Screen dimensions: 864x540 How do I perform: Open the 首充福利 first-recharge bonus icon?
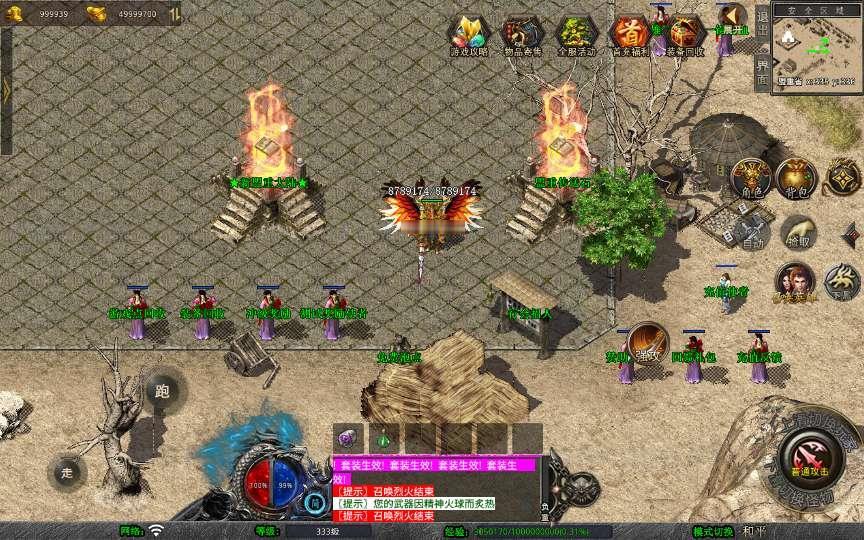[629, 34]
